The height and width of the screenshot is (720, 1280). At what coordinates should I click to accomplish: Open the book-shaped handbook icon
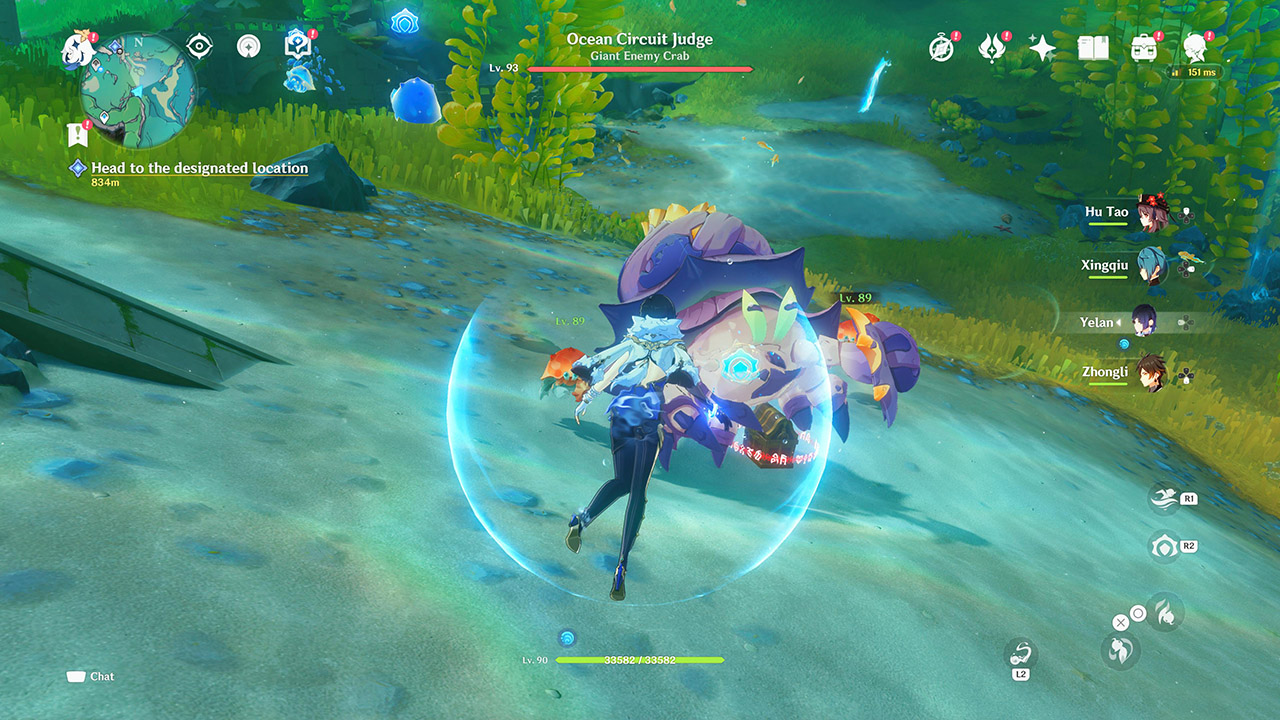coord(1093,48)
